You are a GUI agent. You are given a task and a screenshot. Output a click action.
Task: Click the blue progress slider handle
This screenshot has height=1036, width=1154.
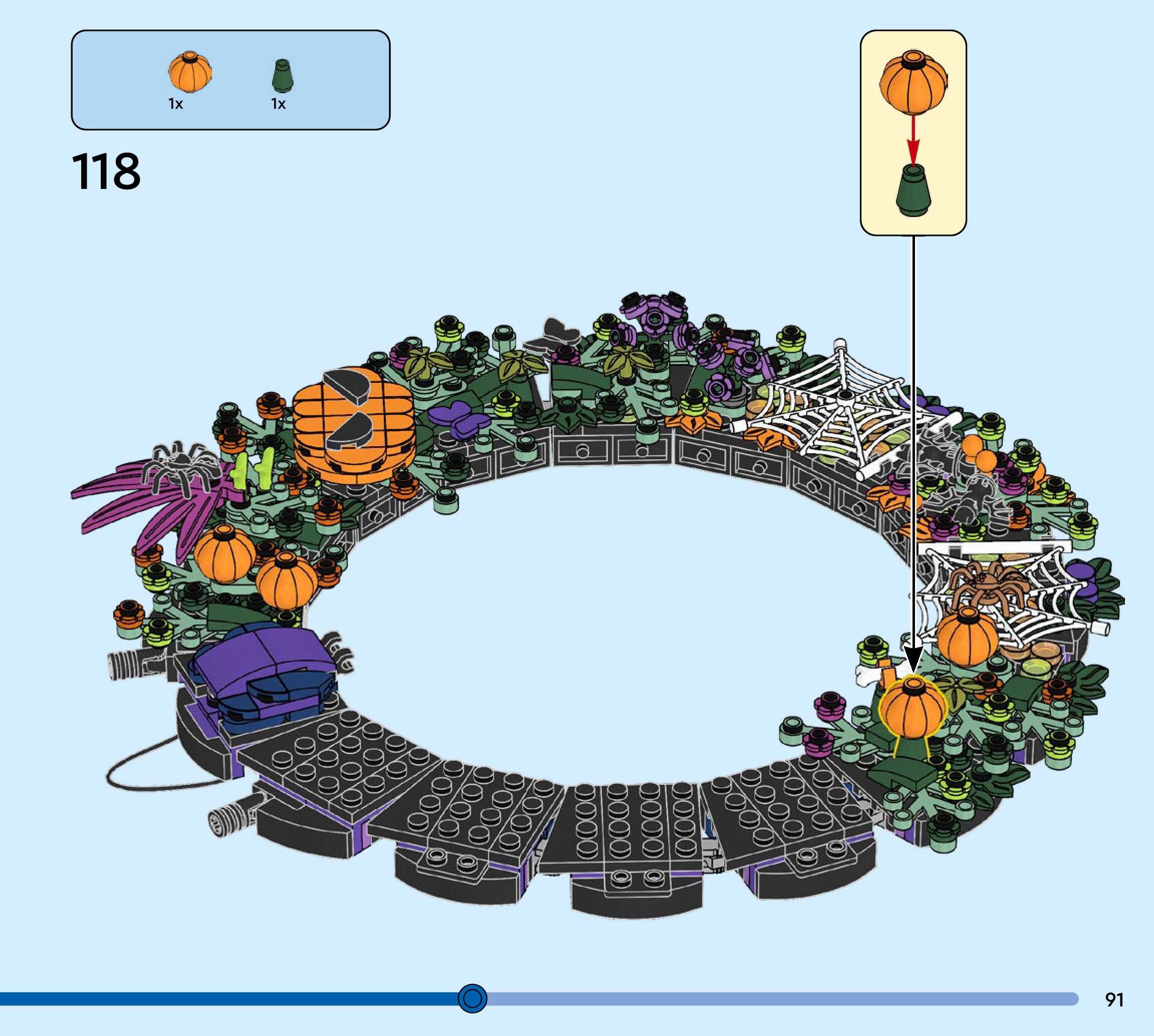[473, 998]
